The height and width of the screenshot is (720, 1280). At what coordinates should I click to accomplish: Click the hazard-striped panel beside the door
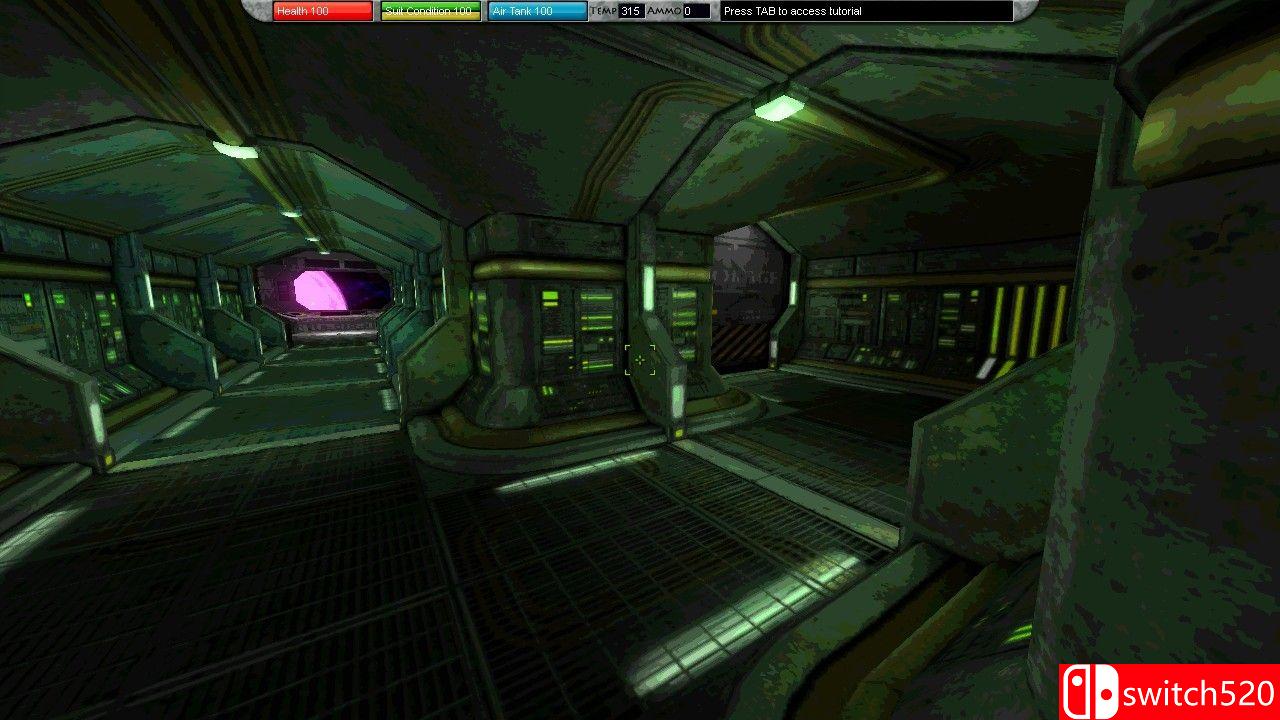(742, 345)
